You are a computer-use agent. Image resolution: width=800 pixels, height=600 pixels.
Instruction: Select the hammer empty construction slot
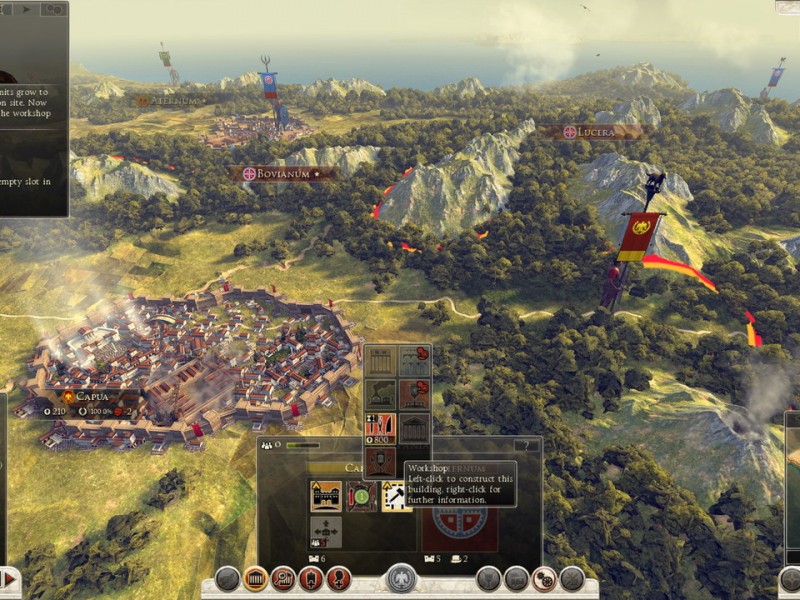[x=396, y=495]
